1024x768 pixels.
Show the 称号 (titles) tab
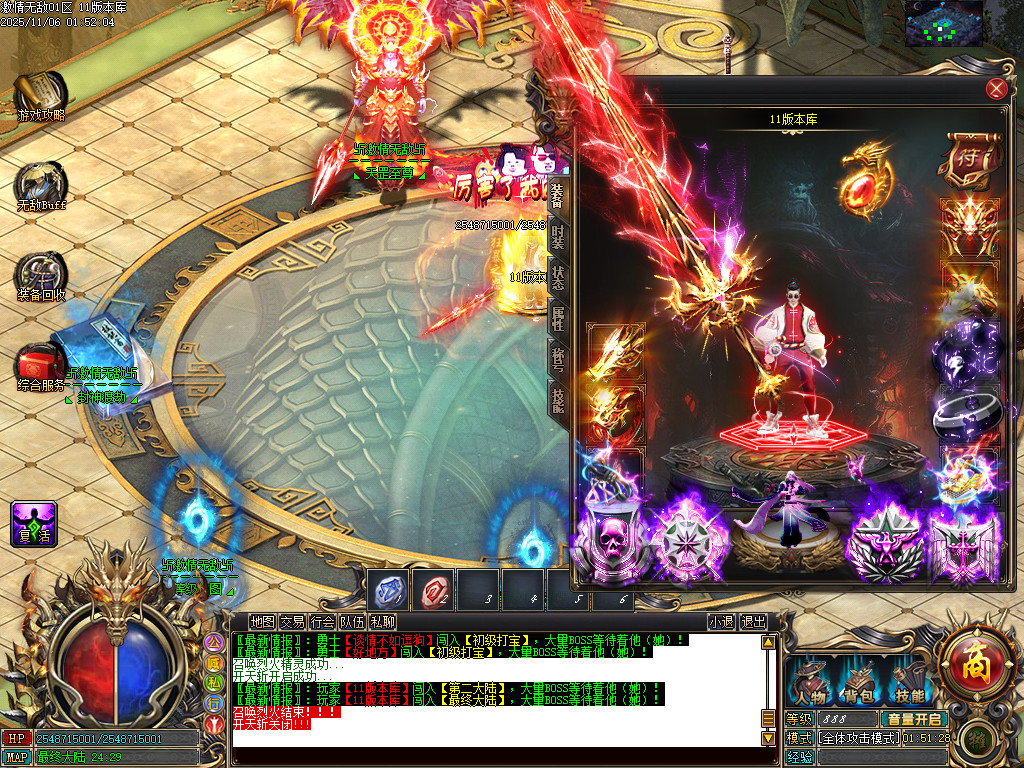(557, 359)
